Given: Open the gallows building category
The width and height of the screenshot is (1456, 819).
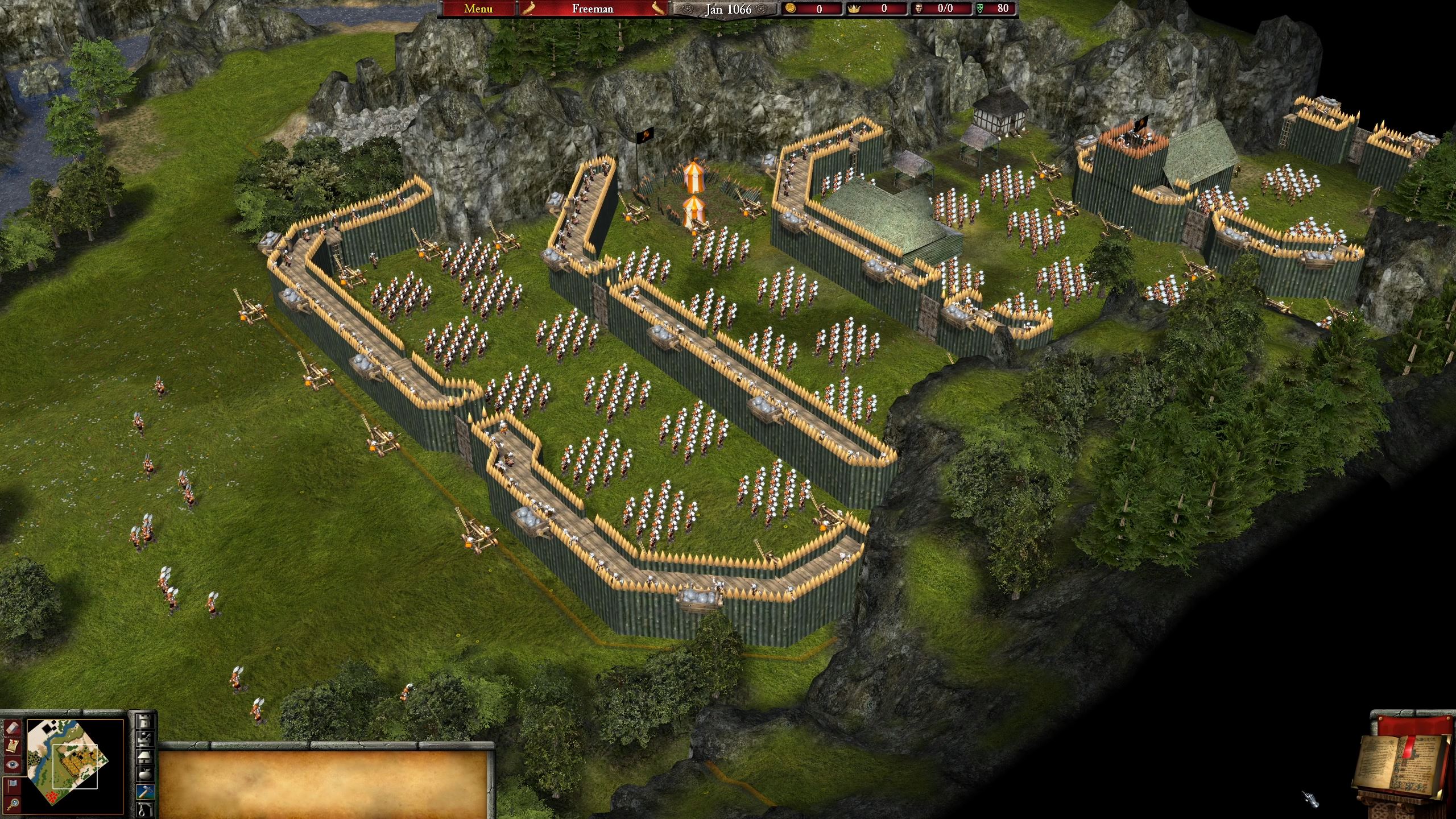Looking at the screenshot, I should pyautogui.click(x=146, y=809).
